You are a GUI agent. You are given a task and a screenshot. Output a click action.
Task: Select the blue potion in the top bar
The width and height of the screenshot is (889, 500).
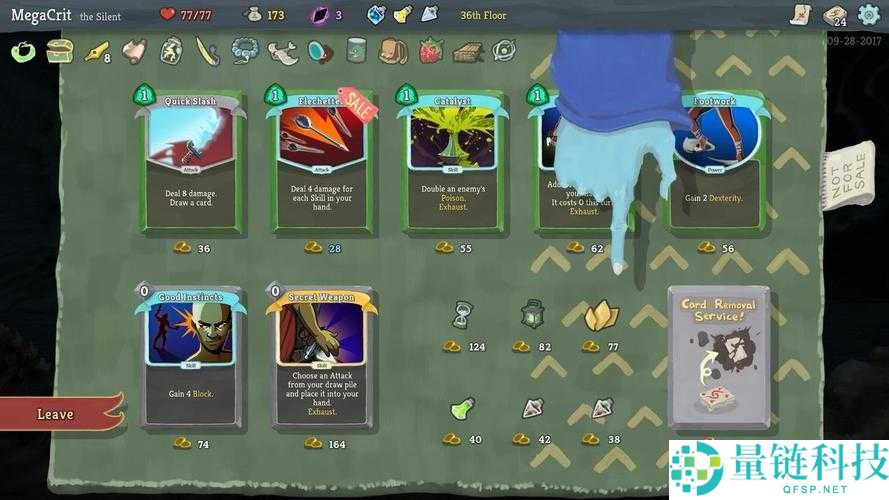tap(377, 15)
